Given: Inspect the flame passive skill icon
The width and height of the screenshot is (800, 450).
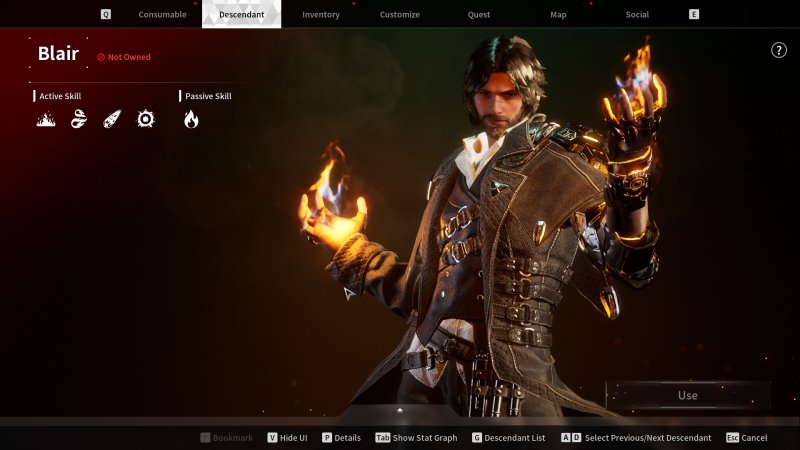Looking at the screenshot, I should tap(191, 120).
